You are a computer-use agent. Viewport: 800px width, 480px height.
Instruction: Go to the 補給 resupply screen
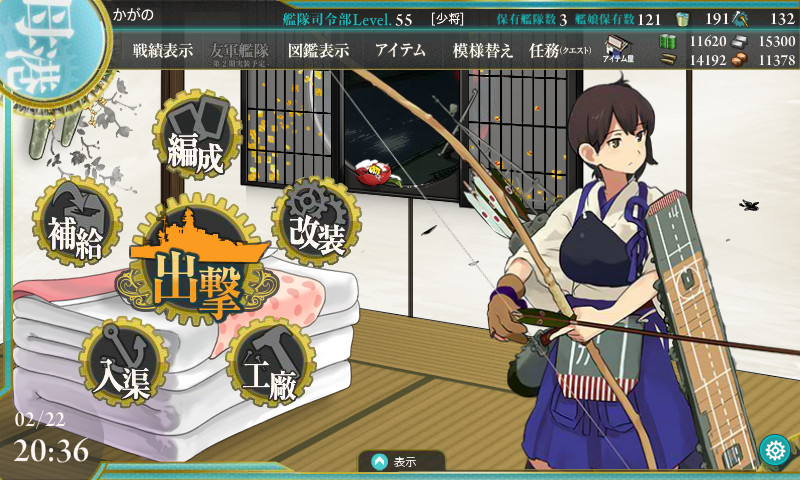coord(78,221)
